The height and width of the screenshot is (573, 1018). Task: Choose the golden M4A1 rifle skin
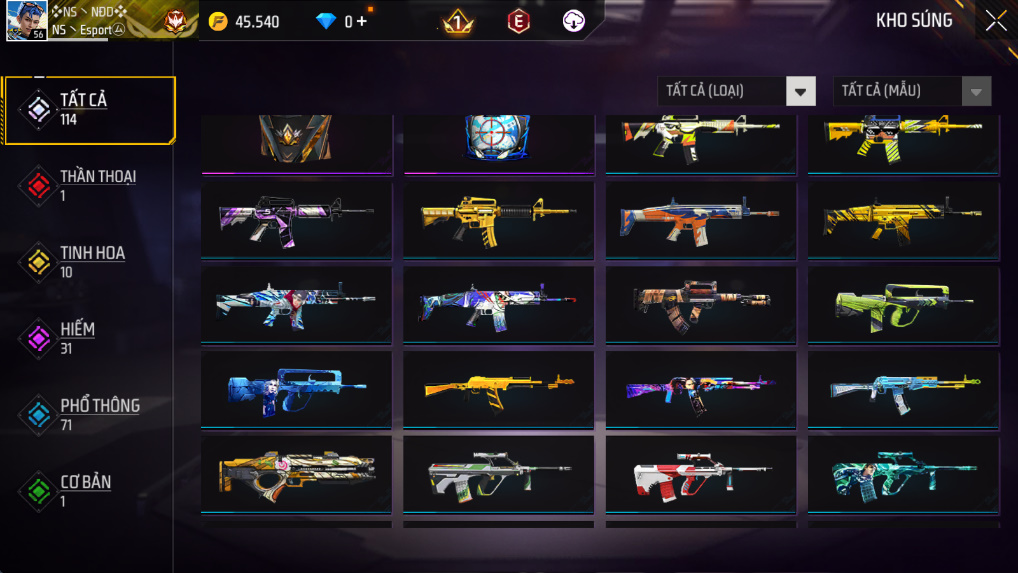point(498,218)
